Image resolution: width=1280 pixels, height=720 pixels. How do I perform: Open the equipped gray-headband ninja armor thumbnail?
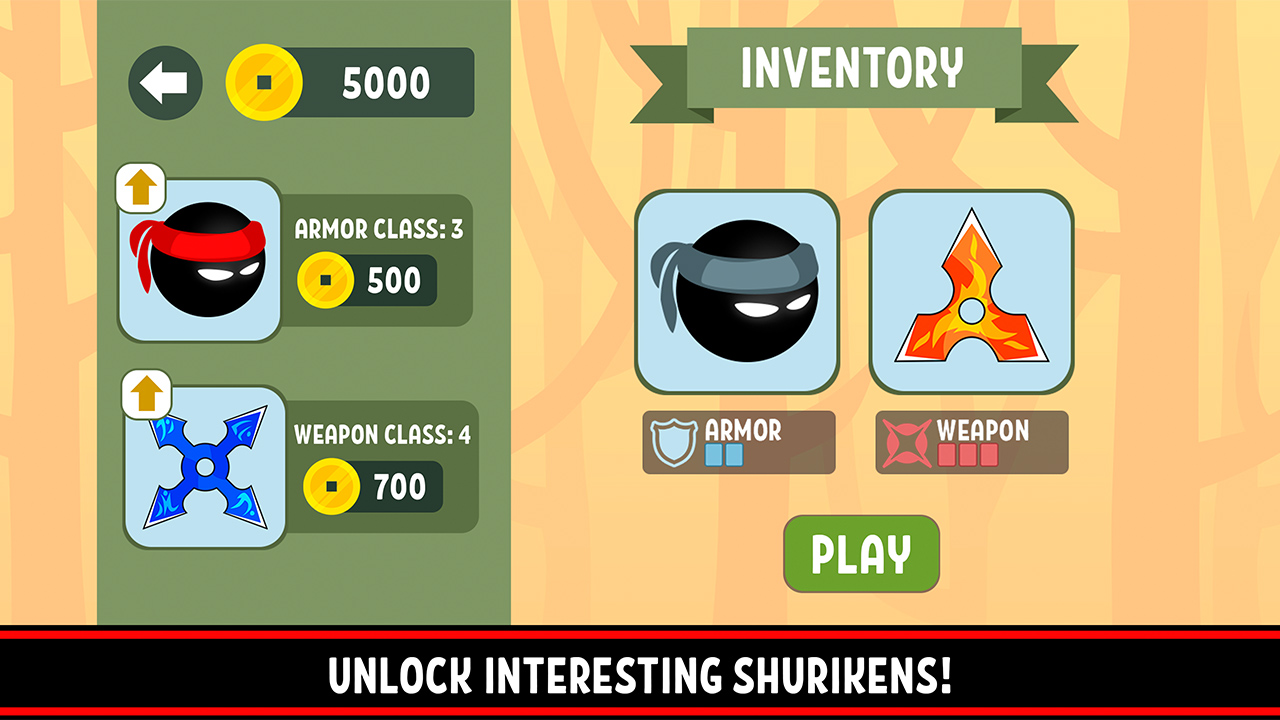coord(737,291)
